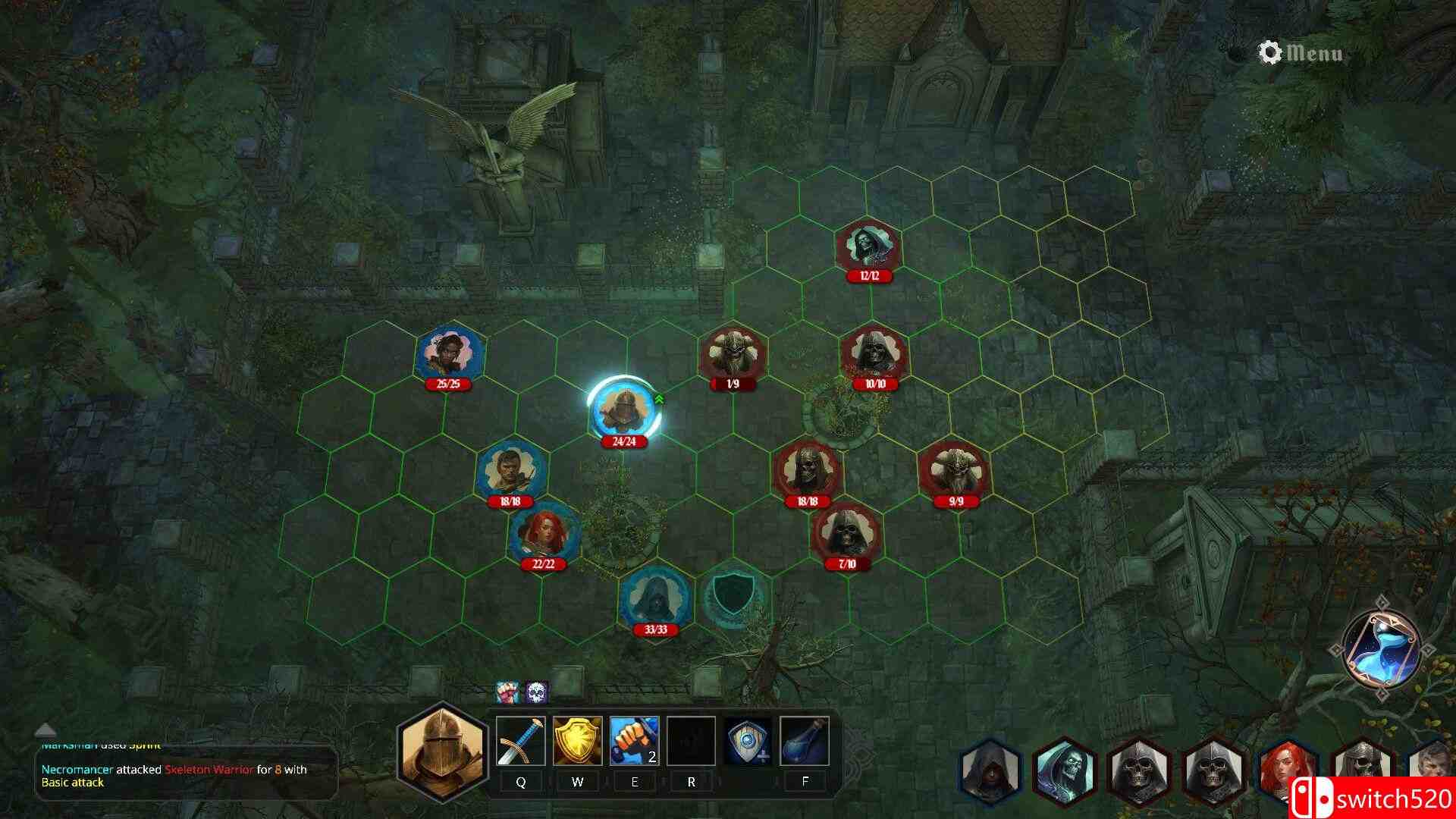Expand the combat log with the triangle arrow
Viewport: 1456px width, 819px height.
click(45, 733)
